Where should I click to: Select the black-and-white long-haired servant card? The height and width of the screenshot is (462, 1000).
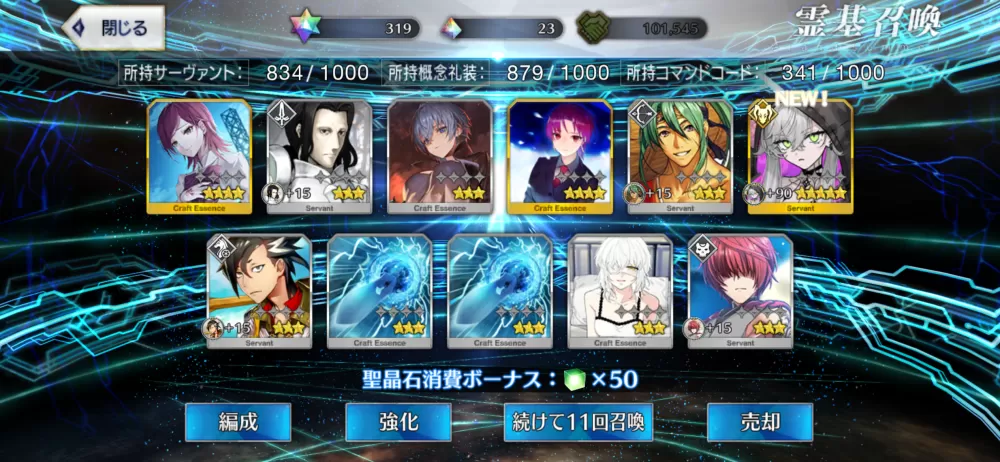(319, 156)
